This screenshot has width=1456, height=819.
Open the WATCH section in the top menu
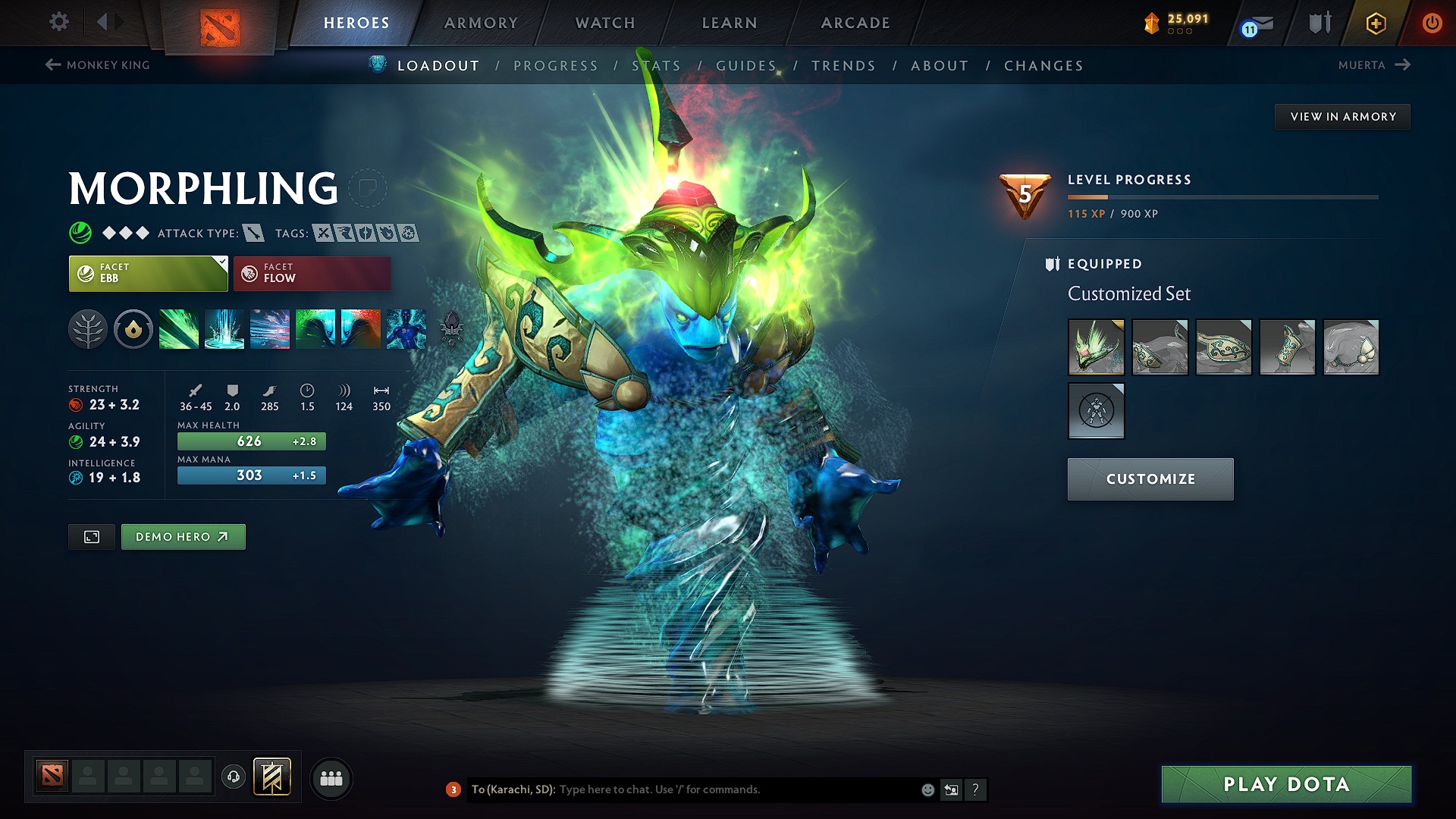click(604, 23)
